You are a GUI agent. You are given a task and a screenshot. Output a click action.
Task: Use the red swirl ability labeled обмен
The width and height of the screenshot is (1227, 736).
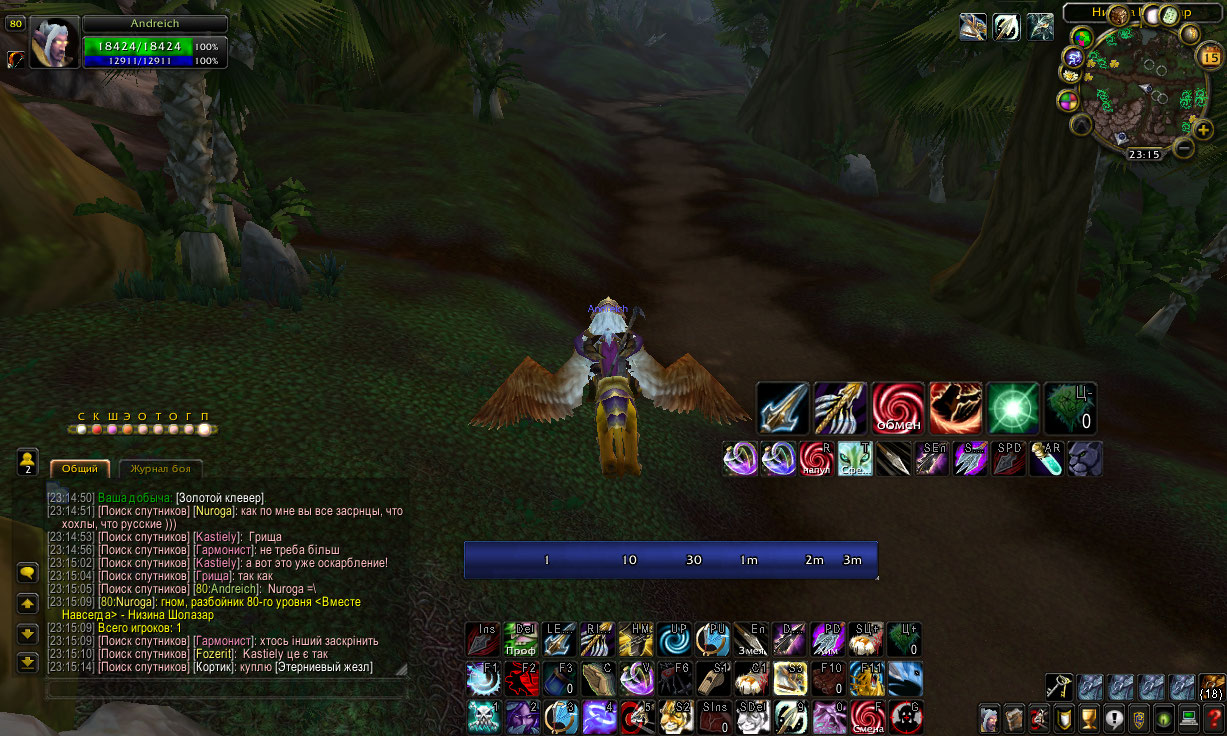click(897, 407)
